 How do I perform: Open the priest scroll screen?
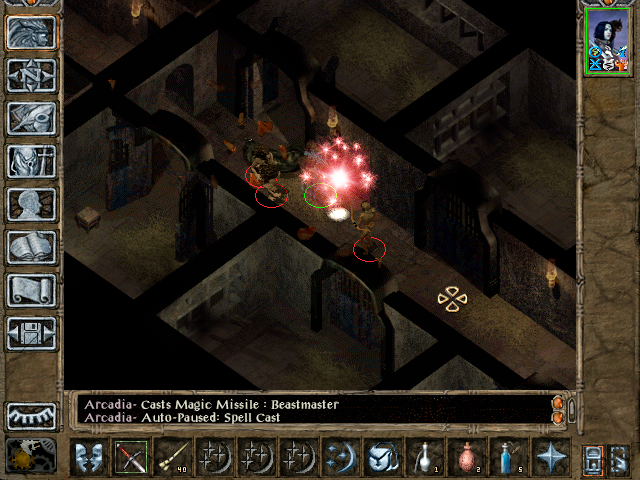32,291
